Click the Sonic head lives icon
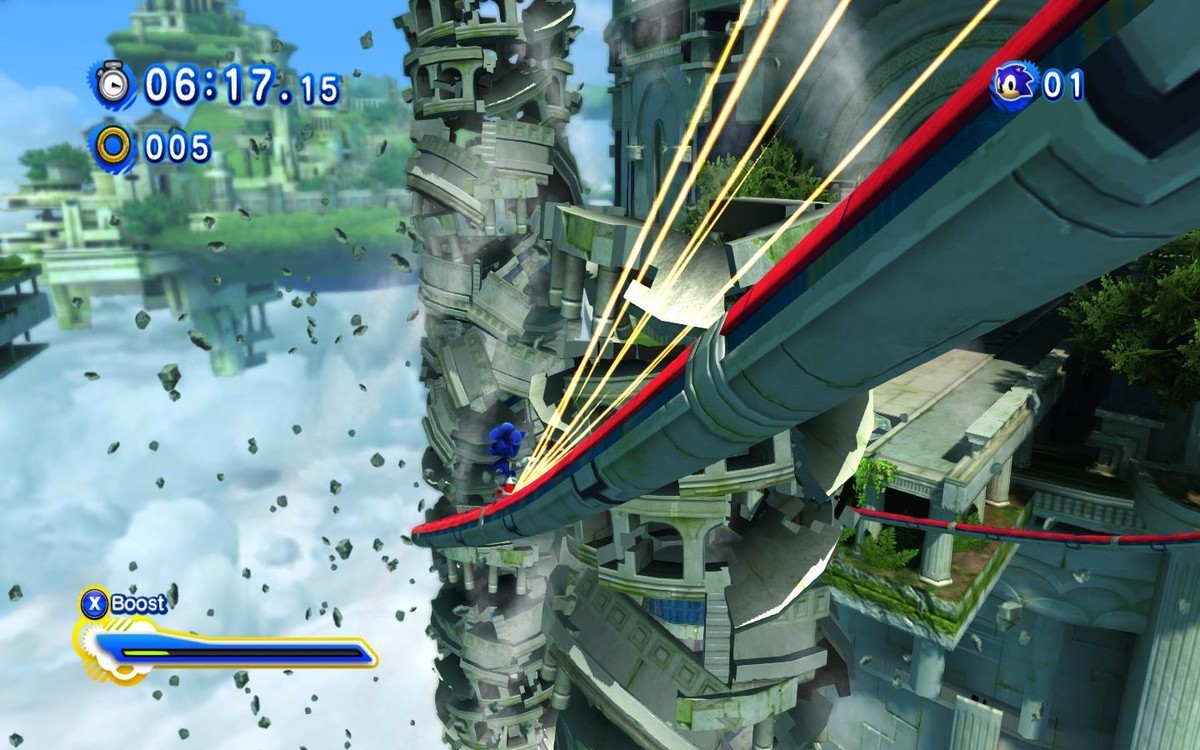The height and width of the screenshot is (750, 1200). [x=1013, y=84]
